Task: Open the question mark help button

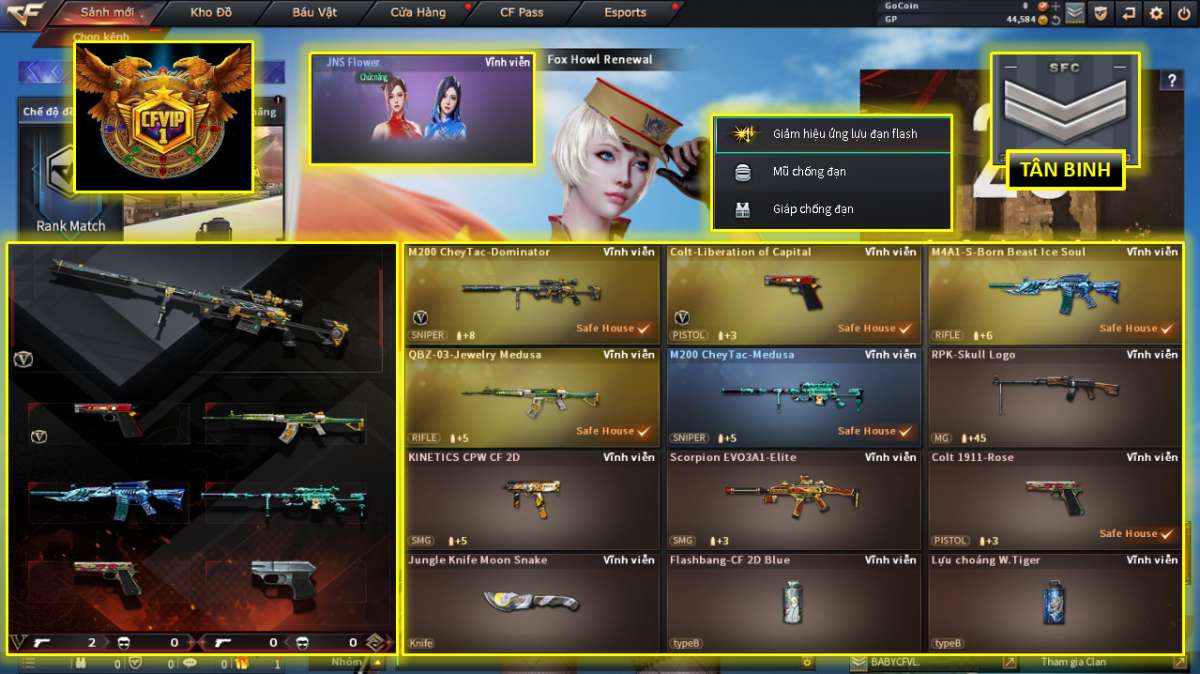Action: click(x=1171, y=81)
